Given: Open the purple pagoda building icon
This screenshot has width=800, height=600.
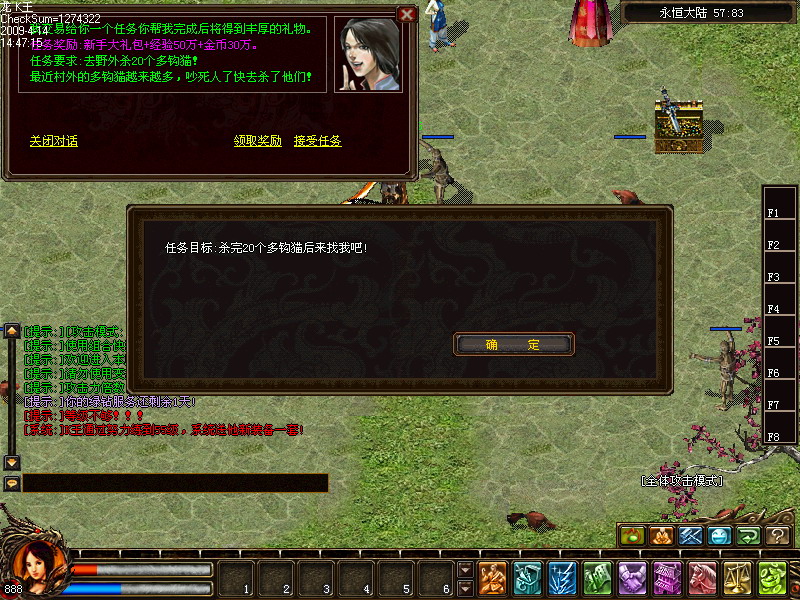Looking at the screenshot, I should tap(667, 577).
